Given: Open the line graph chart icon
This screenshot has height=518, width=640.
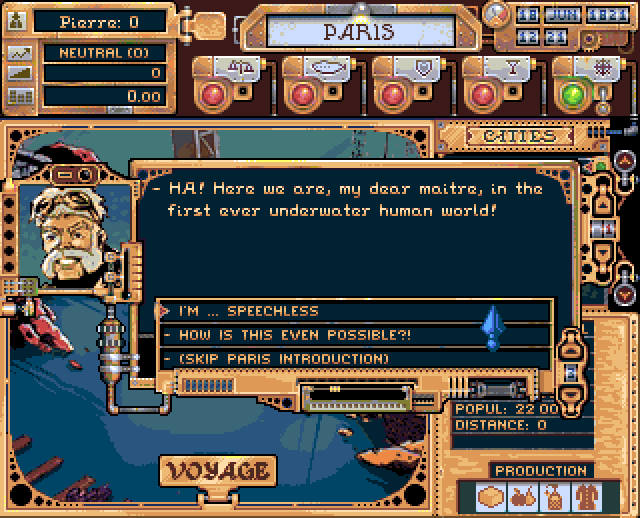Looking at the screenshot, I should [18, 54].
